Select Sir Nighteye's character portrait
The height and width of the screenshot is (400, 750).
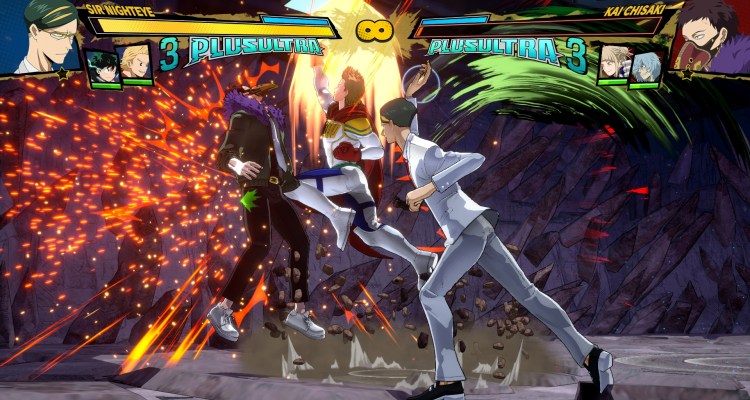pos(40,36)
